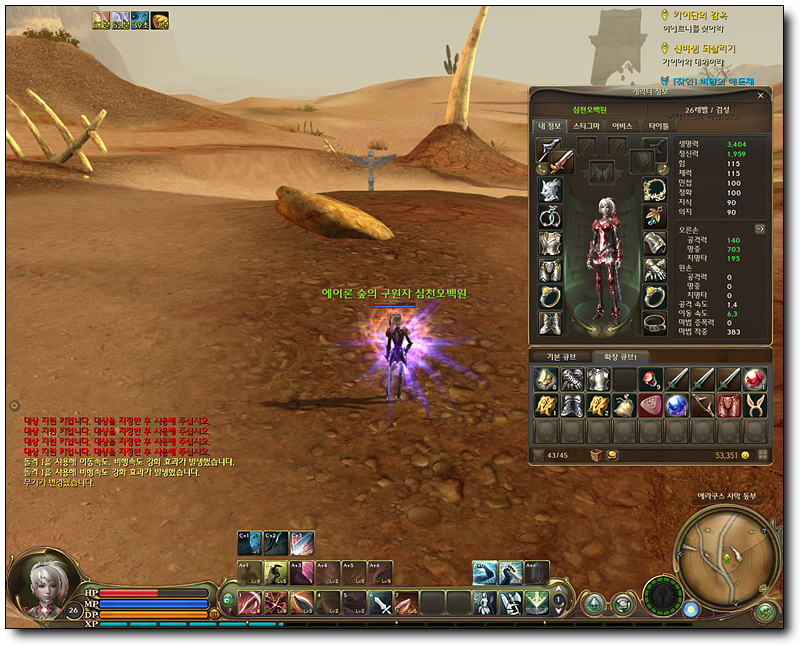
Task: Expand the attack stats arrow button
Action: (759, 228)
